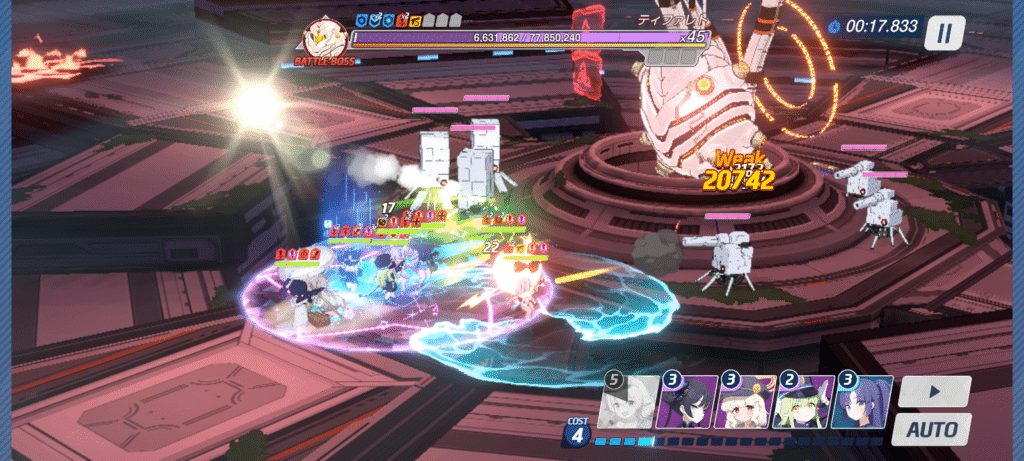Choose the green-haired girl's cost 2 skill card
1024x461 pixels.
(x=805, y=402)
